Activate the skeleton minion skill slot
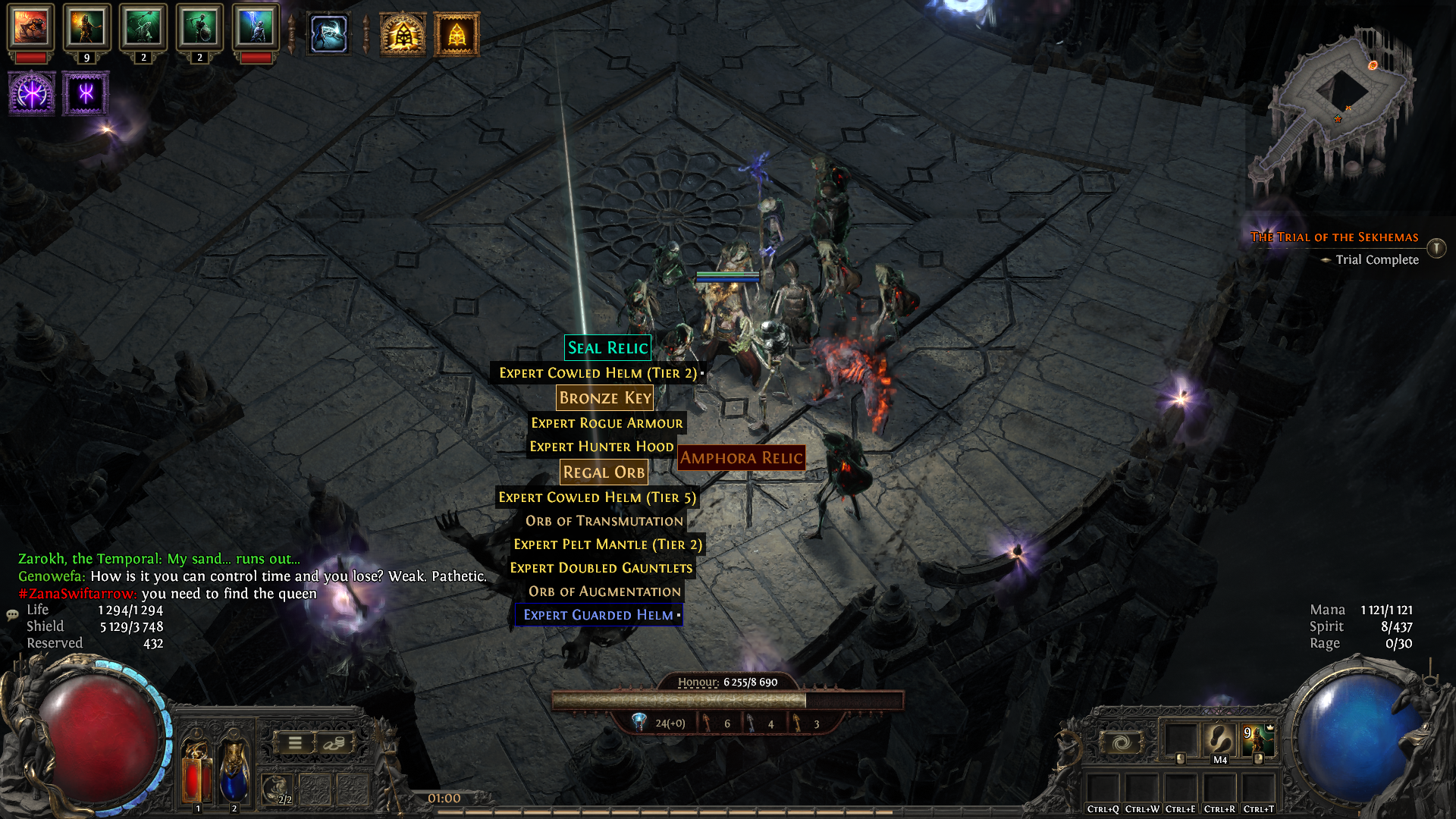This screenshot has height=819, width=1456. coord(1257,740)
